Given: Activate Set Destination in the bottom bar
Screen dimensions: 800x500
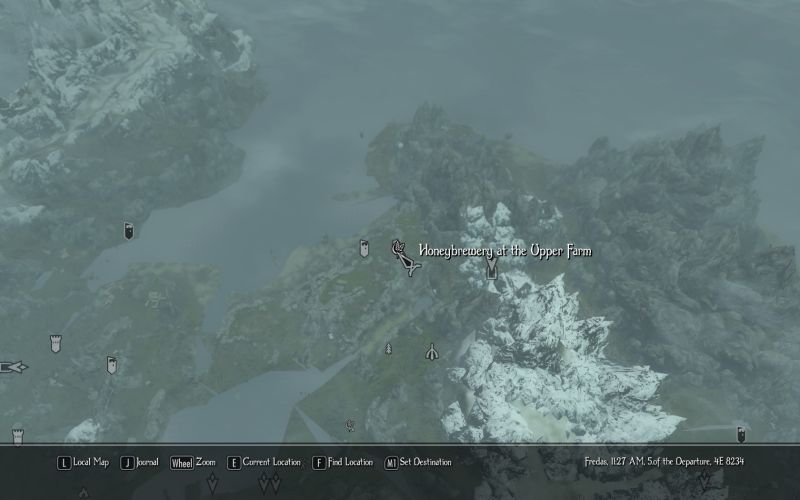Looking at the screenshot, I should coord(419,462).
